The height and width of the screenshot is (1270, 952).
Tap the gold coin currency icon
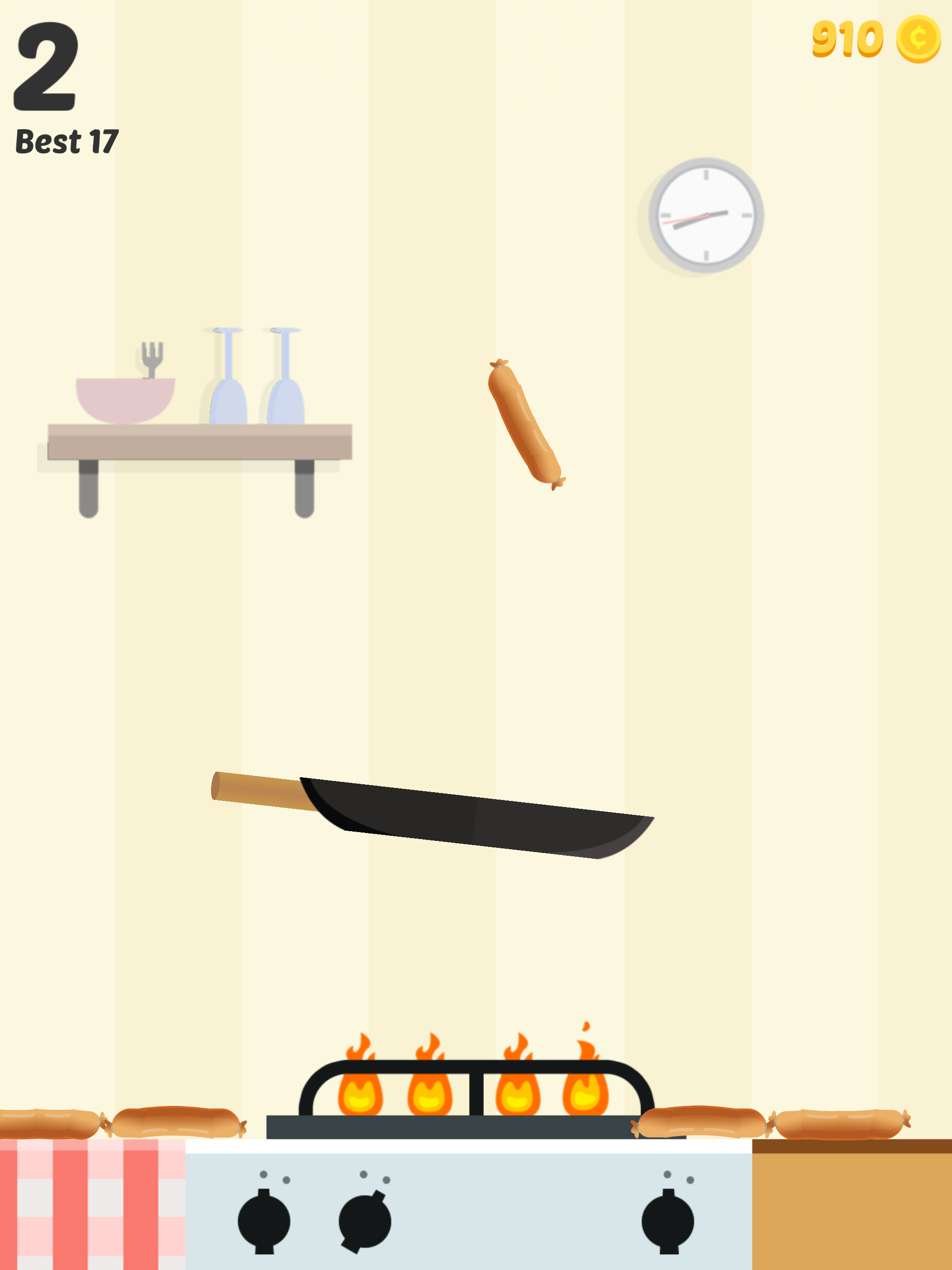tap(919, 39)
